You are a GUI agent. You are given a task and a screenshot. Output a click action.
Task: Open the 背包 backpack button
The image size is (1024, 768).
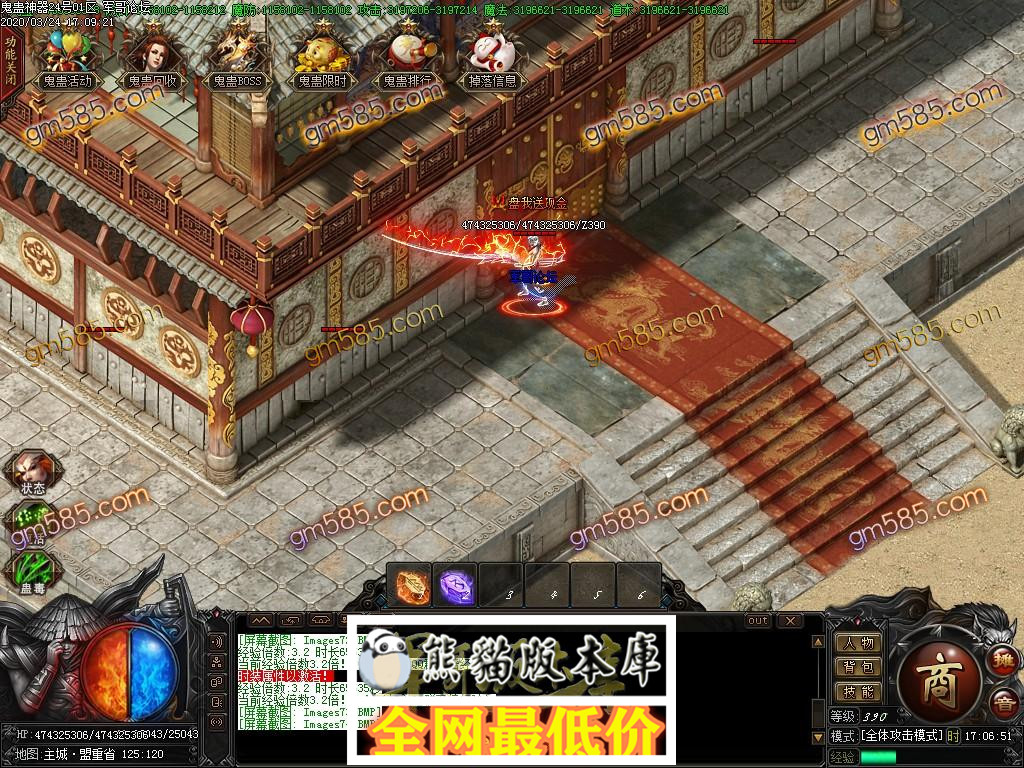coord(858,667)
